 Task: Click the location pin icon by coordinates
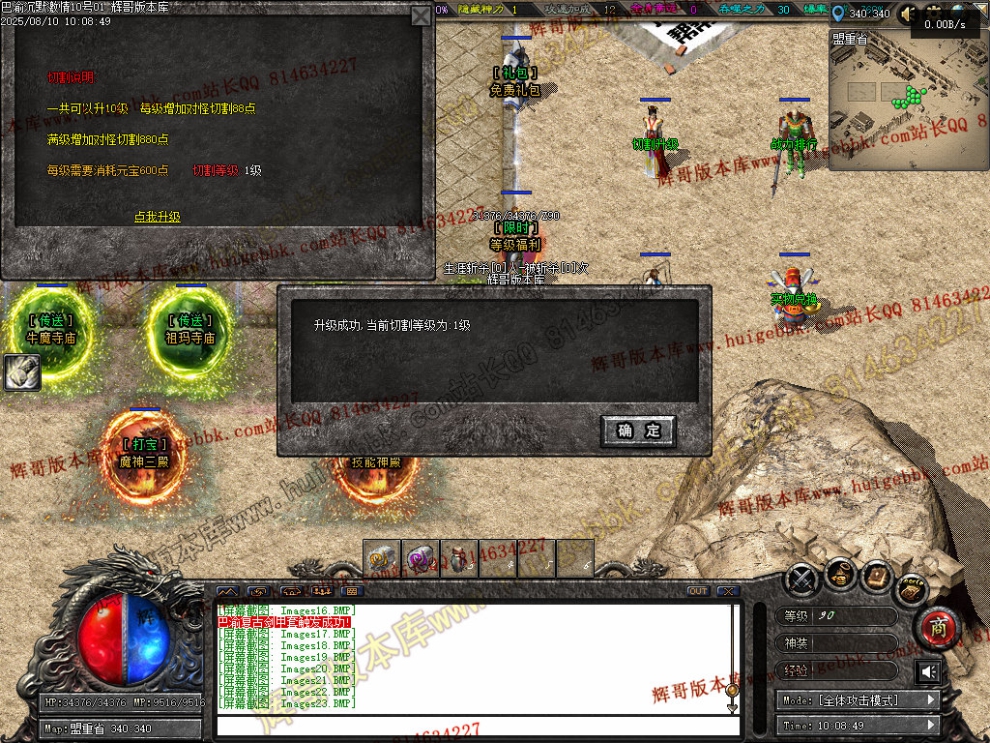tap(838, 13)
